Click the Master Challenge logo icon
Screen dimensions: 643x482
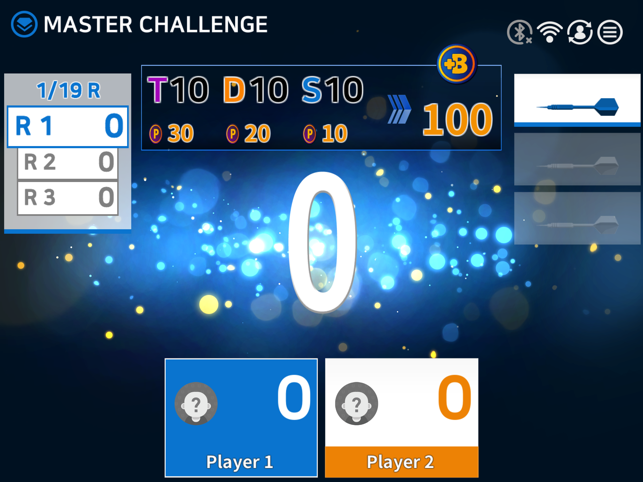(24, 24)
